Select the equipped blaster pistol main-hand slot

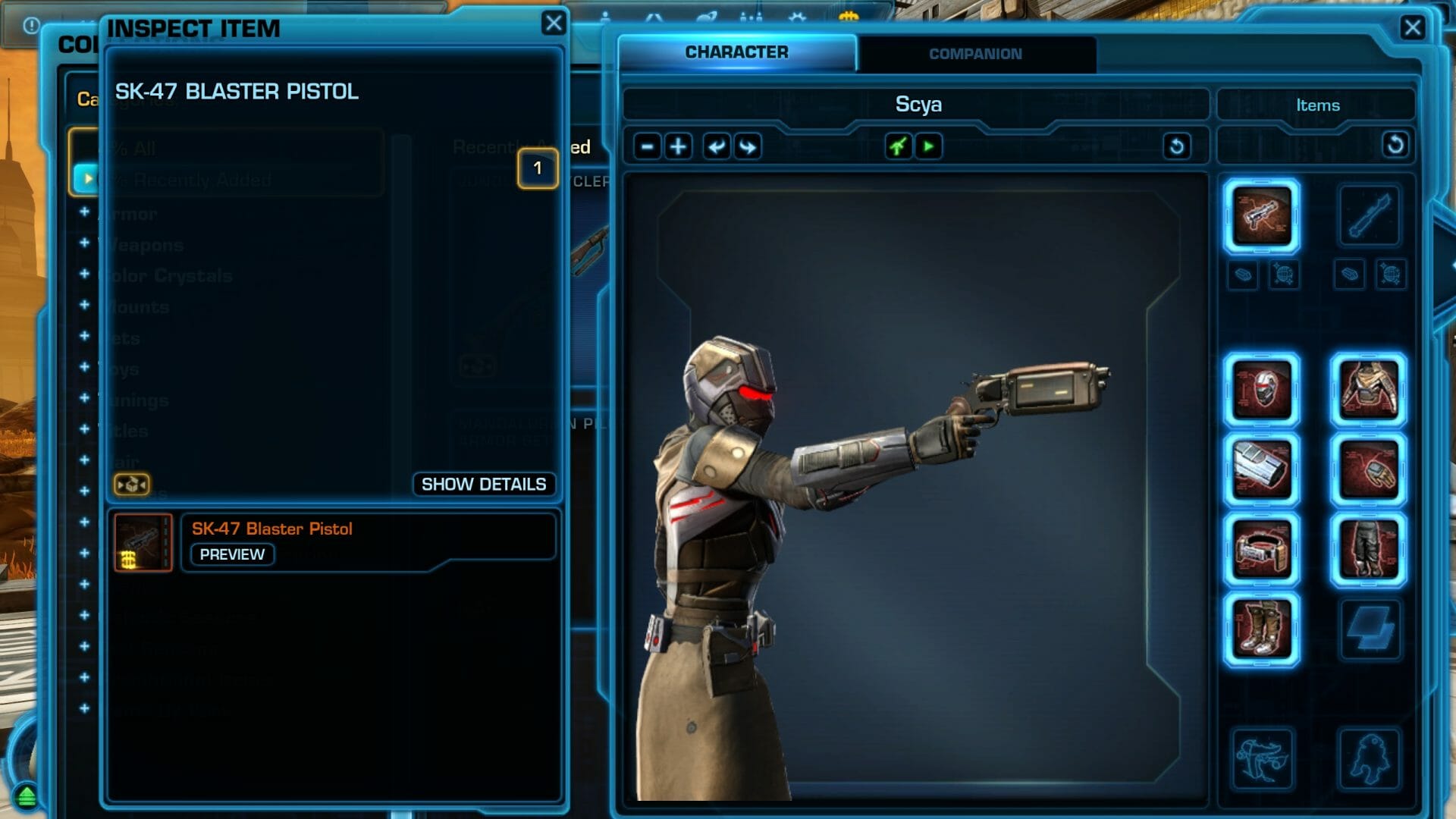[x=1261, y=216]
